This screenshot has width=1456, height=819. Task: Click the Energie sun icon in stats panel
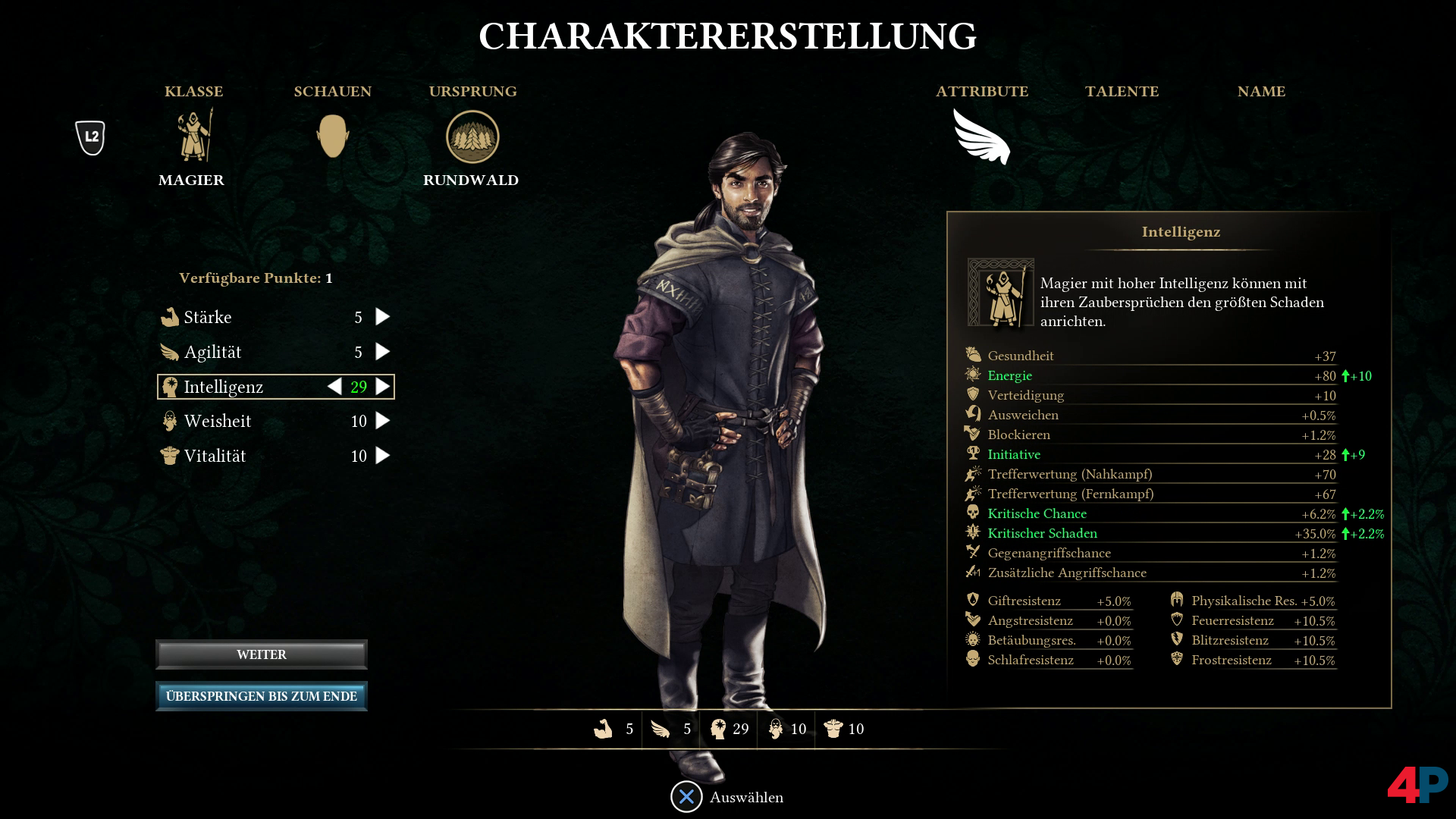(x=973, y=375)
